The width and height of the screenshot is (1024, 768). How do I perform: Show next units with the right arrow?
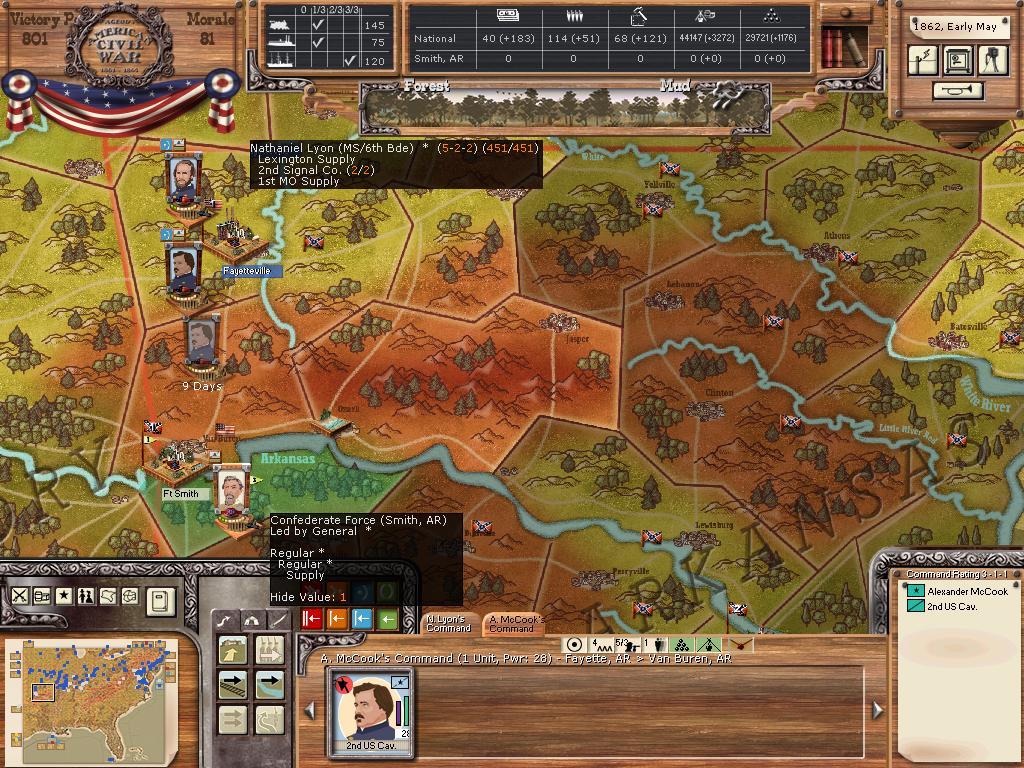click(x=877, y=709)
